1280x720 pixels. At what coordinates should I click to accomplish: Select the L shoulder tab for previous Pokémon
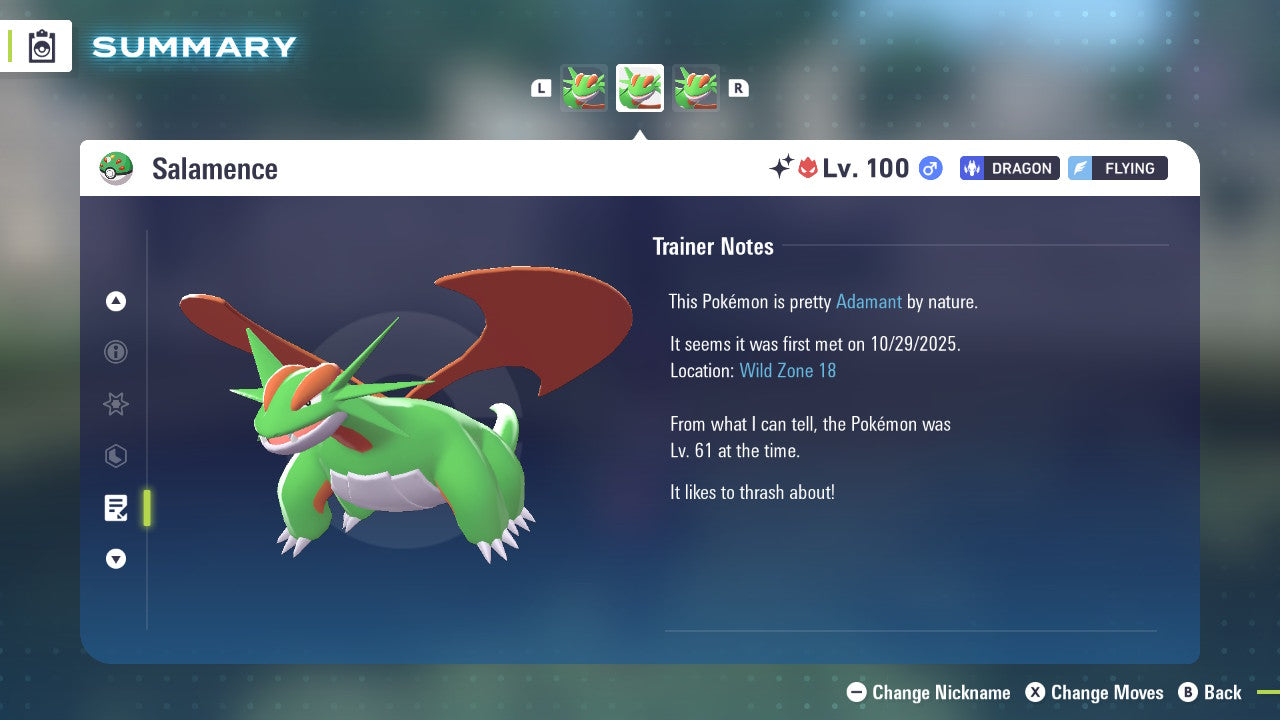tap(541, 88)
